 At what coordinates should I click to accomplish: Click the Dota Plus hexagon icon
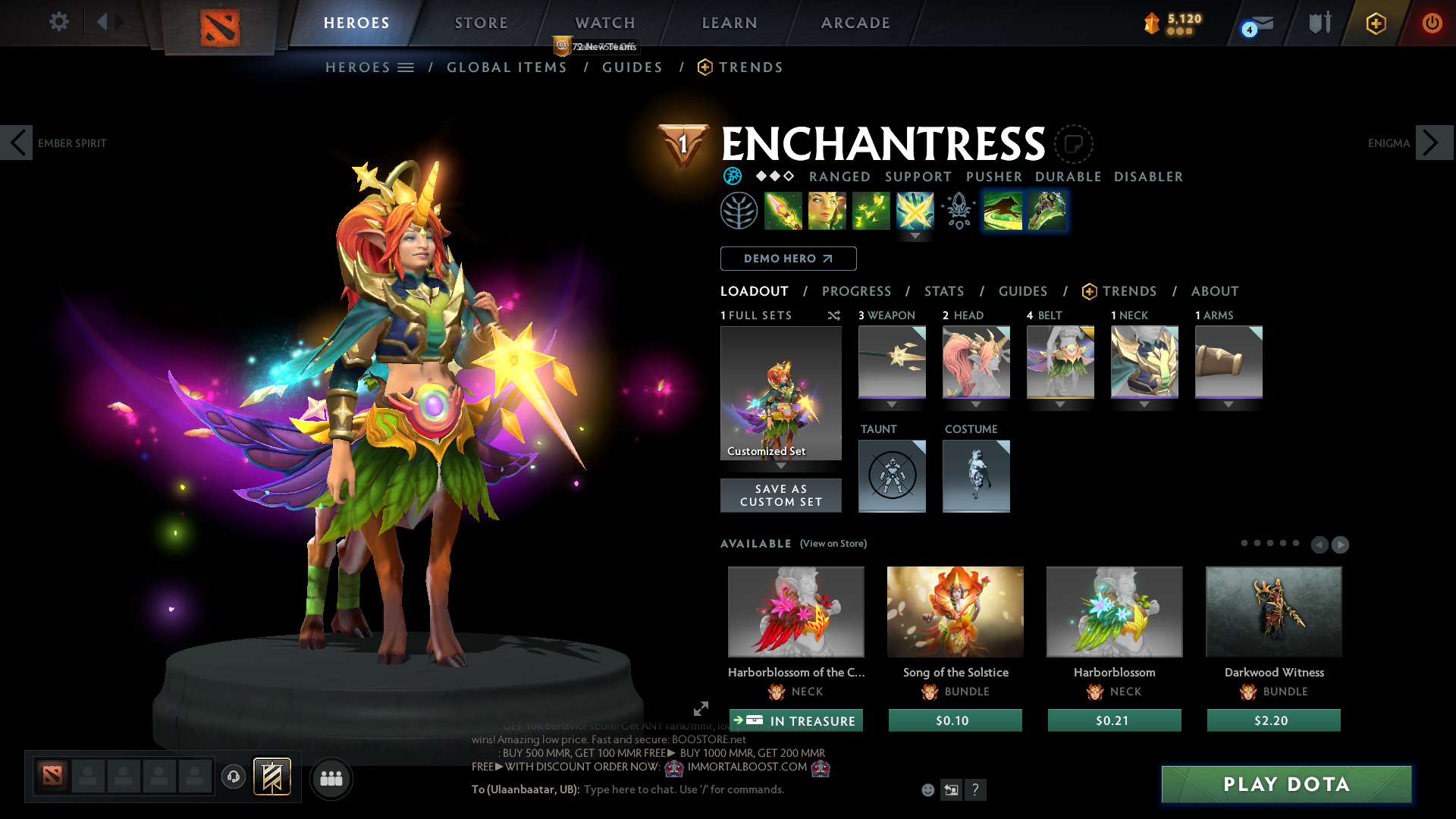point(1376,23)
